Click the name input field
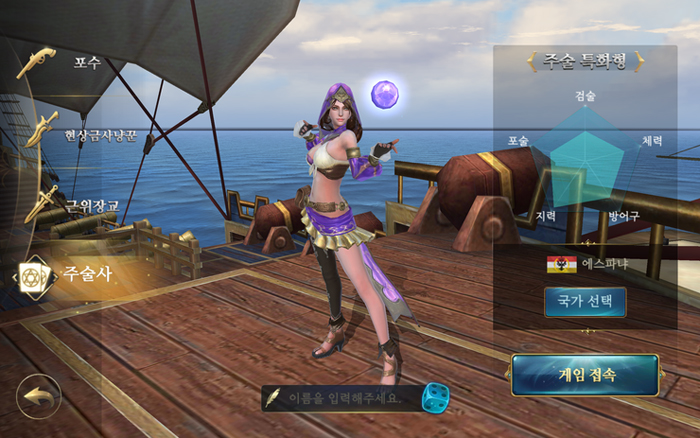 pos(344,398)
